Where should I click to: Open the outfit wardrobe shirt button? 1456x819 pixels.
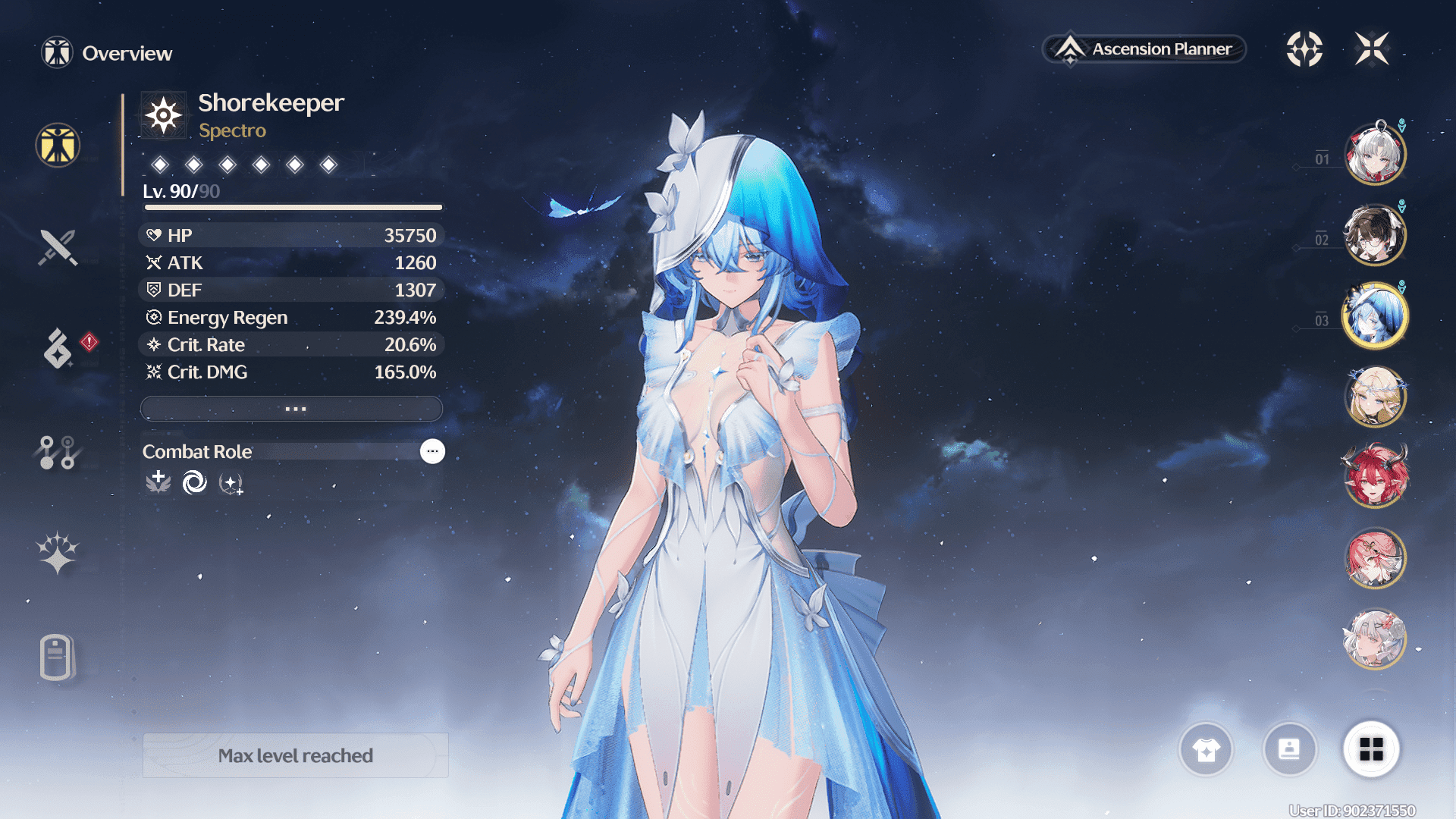click(1206, 750)
